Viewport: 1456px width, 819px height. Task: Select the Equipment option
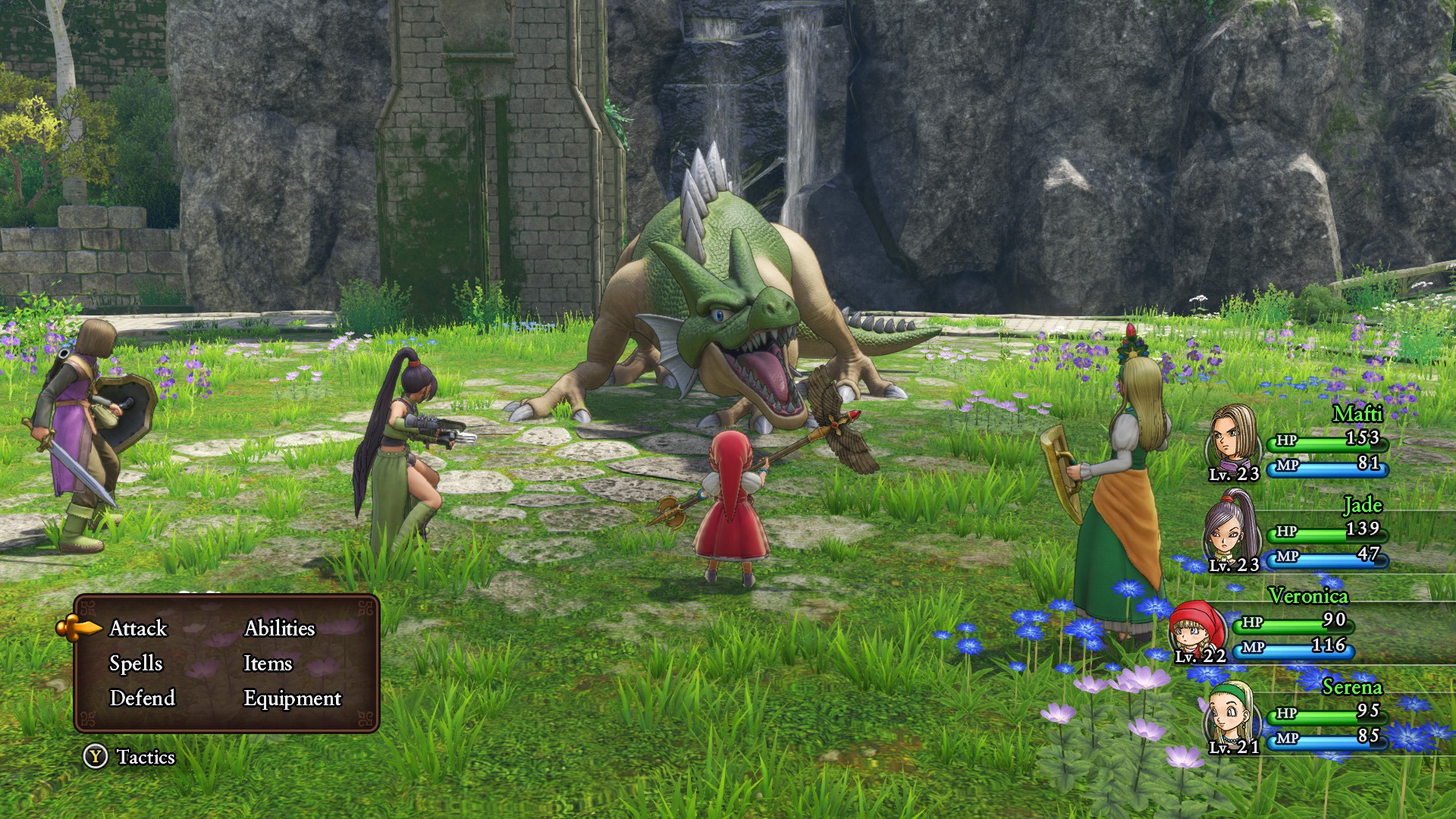pos(292,698)
